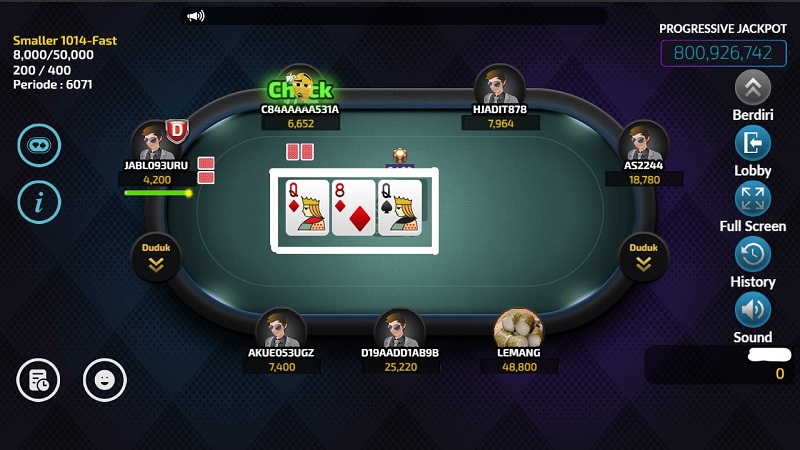Open the emoji smiley button
Screen dimensions: 800x450
[104, 379]
